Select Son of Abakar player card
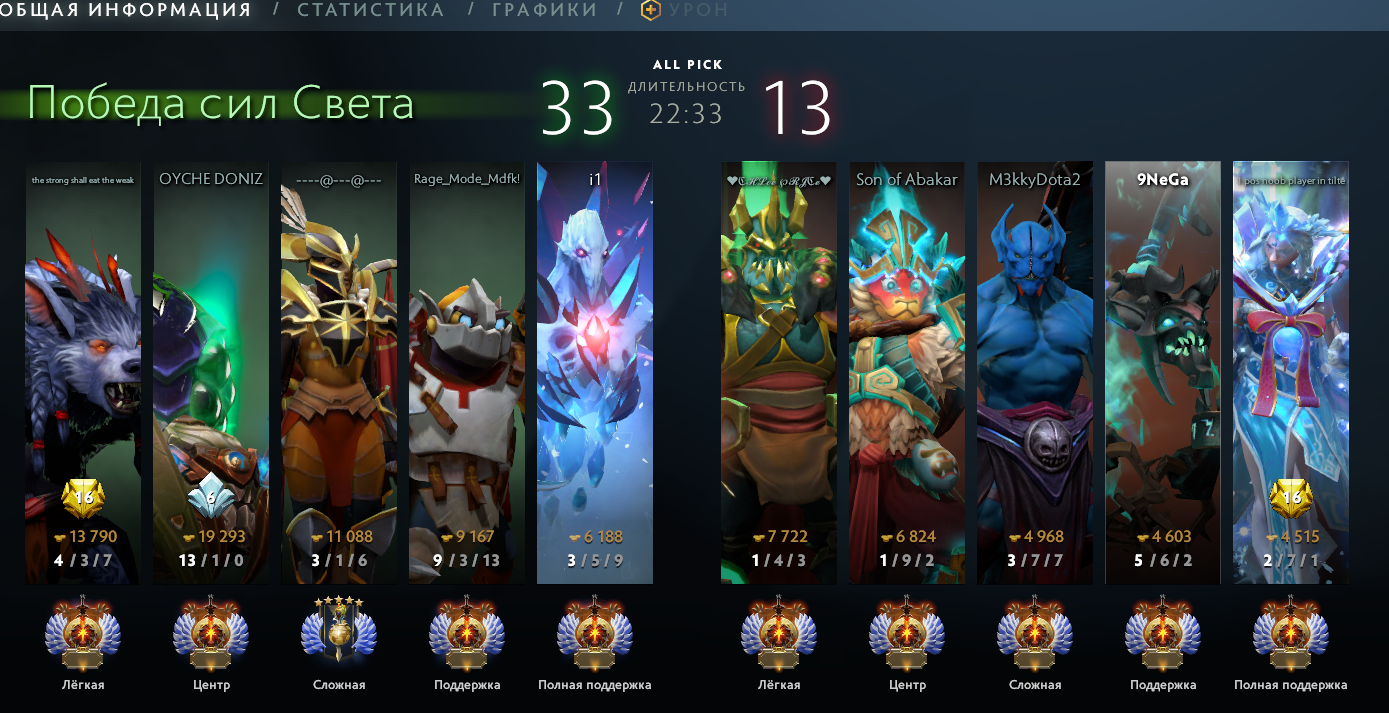Image resolution: width=1389 pixels, height=713 pixels. pyautogui.click(x=907, y=372)
